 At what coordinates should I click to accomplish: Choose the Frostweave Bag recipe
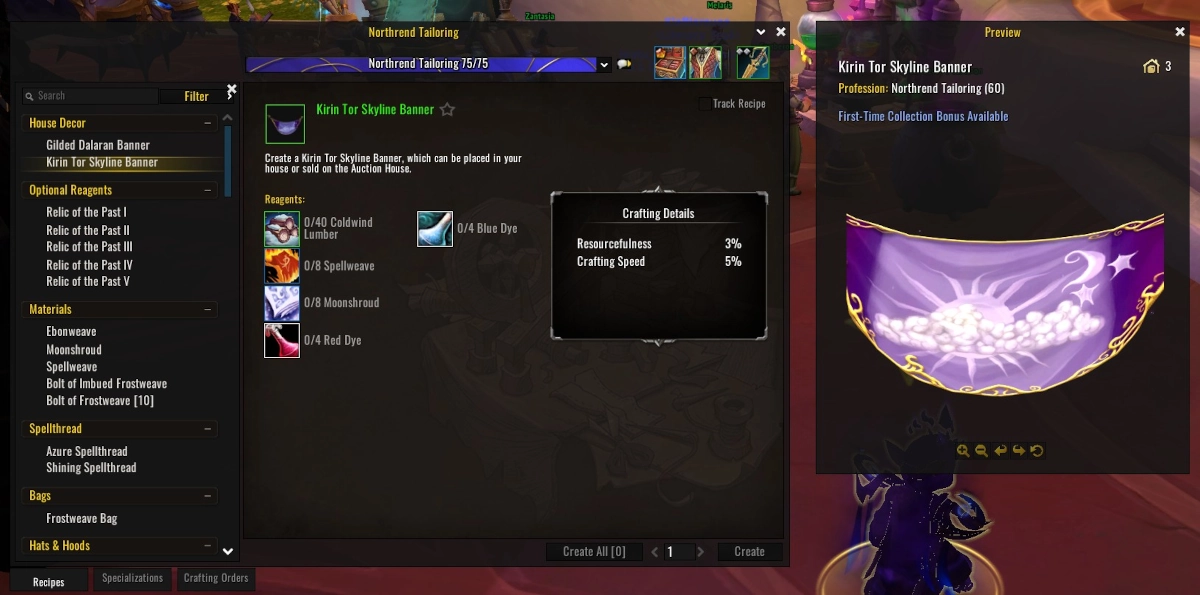pyautogui.click(x=82, y=519)
